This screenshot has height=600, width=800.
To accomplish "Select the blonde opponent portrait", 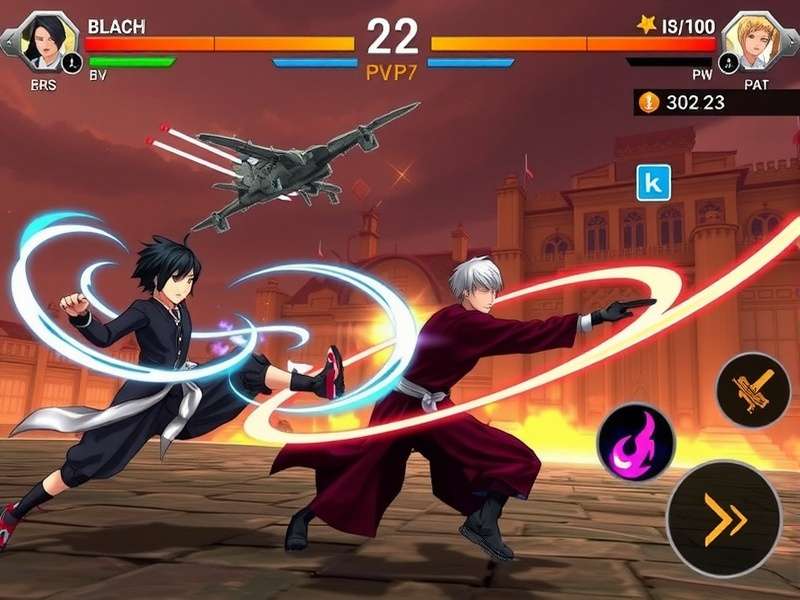I will [751, 40].
